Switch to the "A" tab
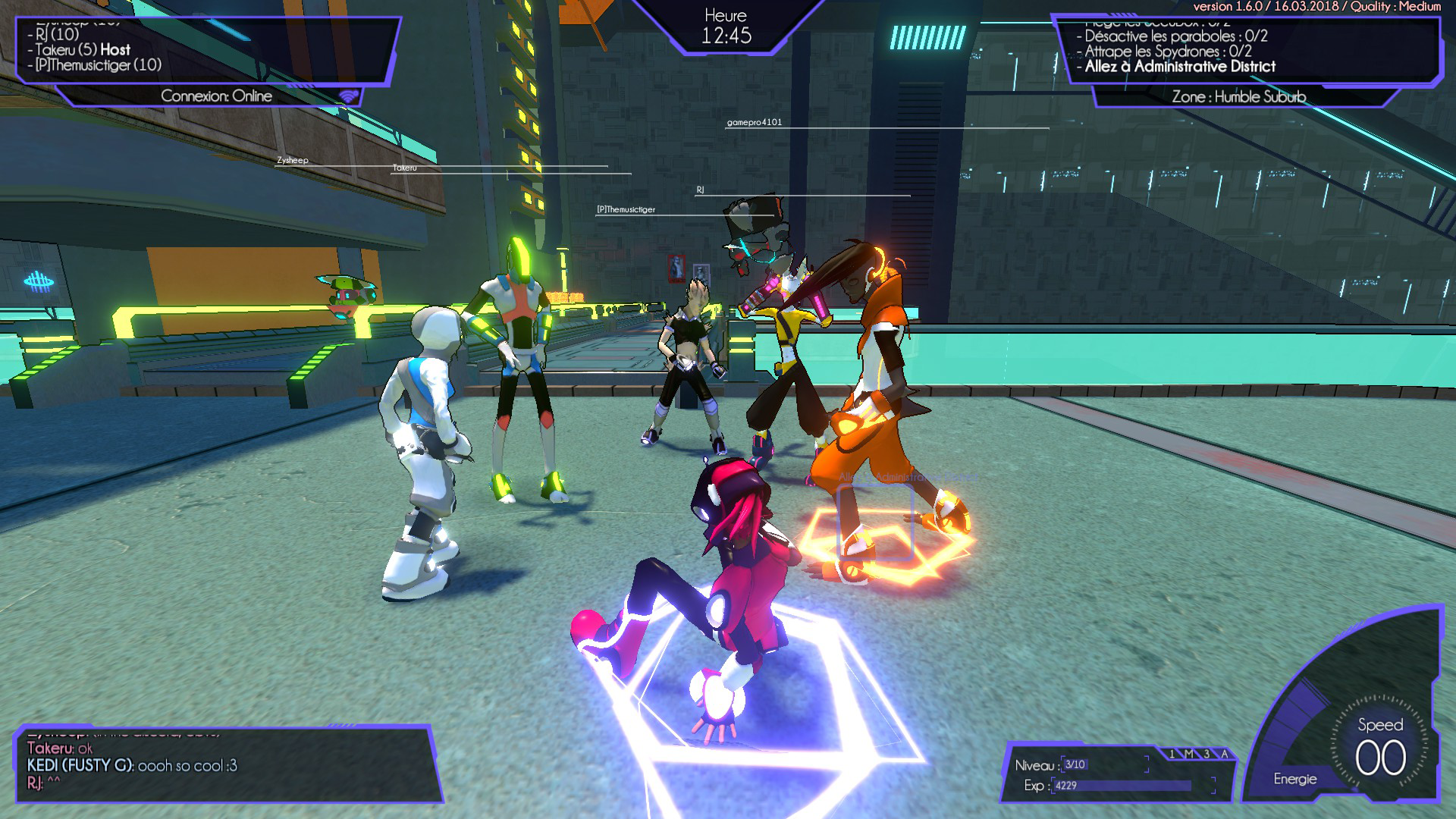The height and width of the screenshot is (819, 1456). tap(1224, 754)
